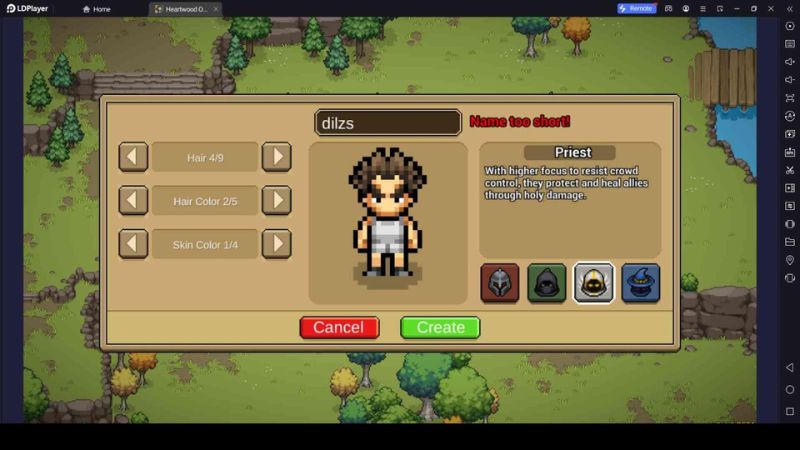This screenshot has width=800, height=450.
Task: Select the knight helmet class icon
Action: tap(499, 283)
